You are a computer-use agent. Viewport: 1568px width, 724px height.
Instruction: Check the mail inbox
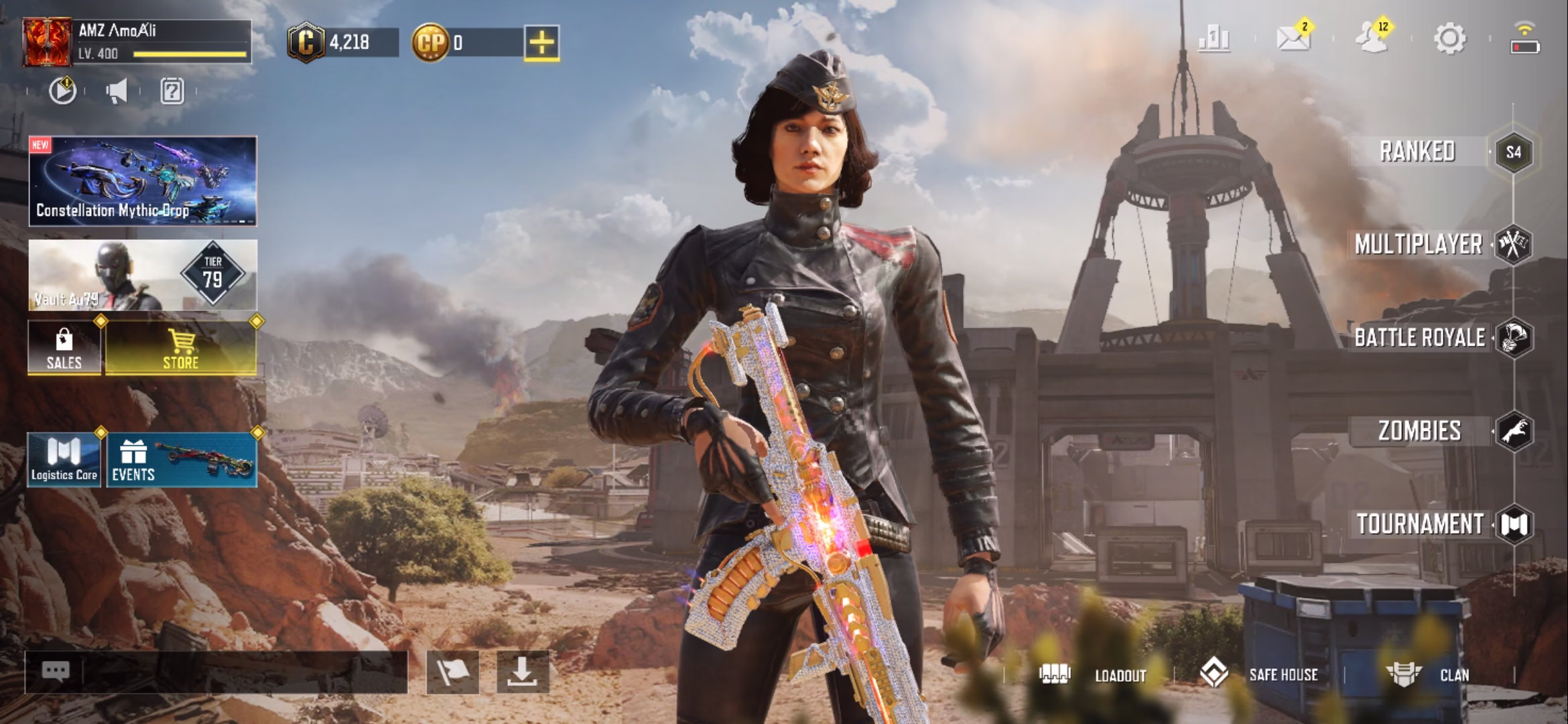1293,38
